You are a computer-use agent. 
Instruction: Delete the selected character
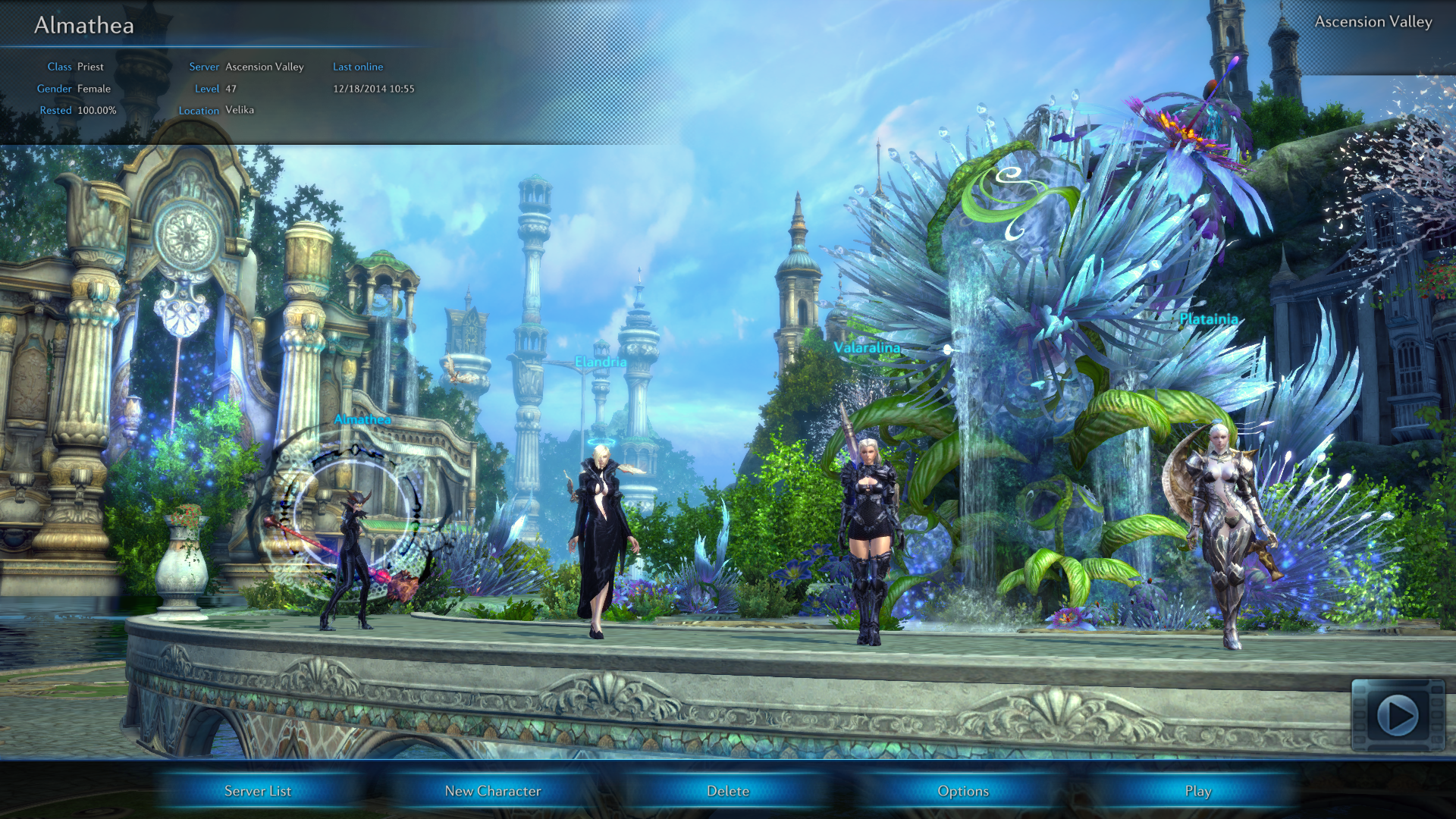[728, 791]
